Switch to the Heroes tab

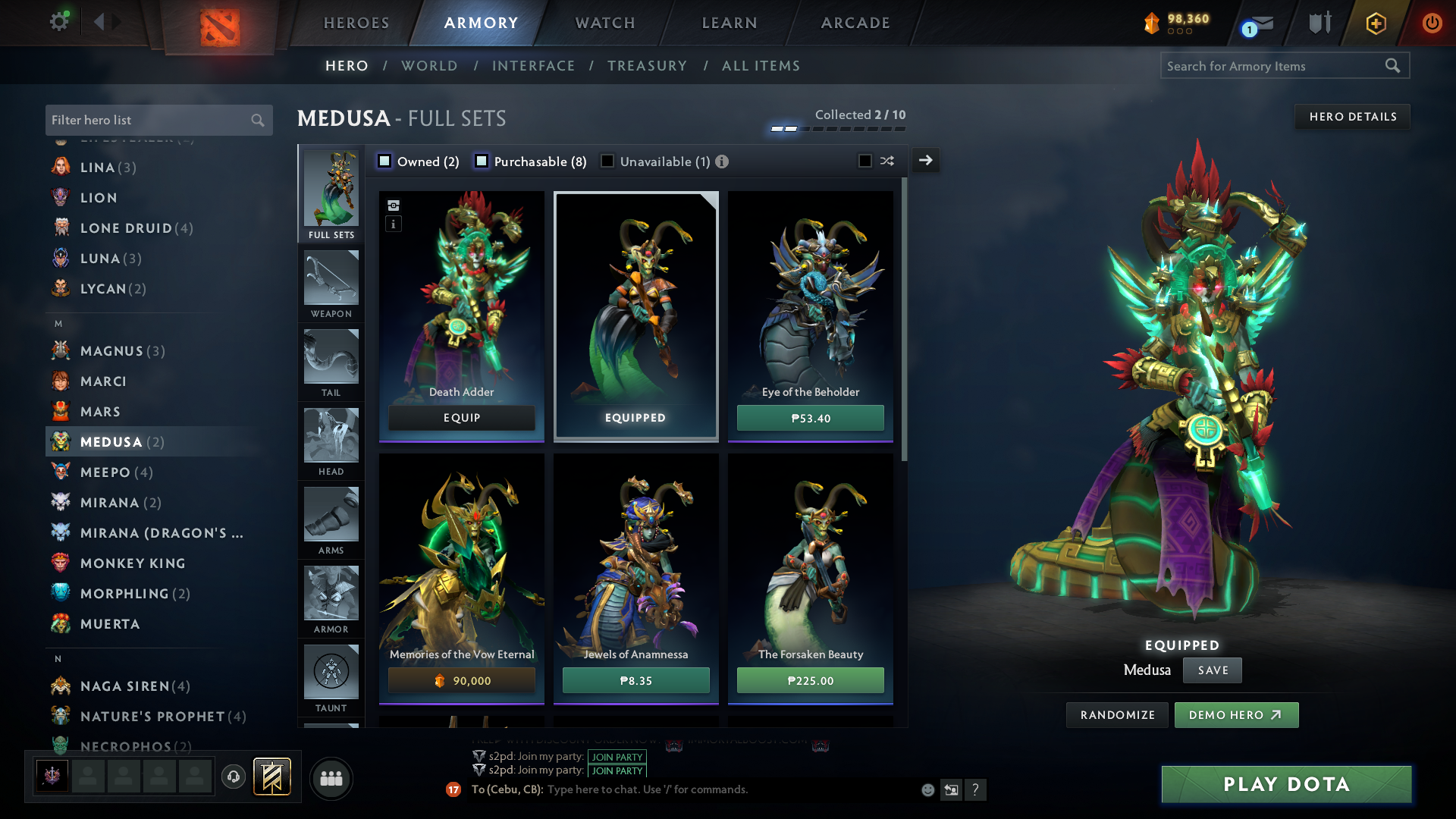[356, 23]
